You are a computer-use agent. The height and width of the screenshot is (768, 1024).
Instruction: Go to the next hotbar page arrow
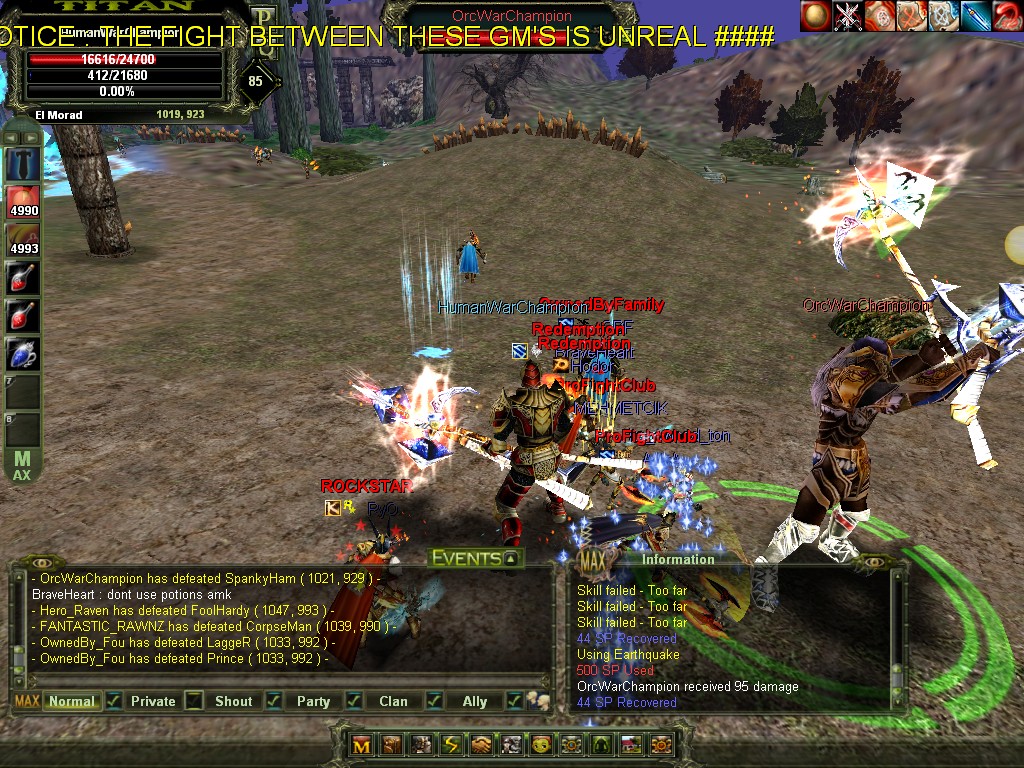point(34,136)
